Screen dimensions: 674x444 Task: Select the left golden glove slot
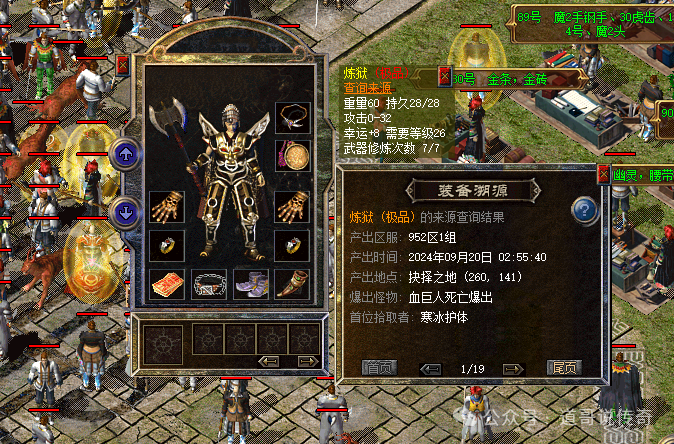(x=166, y=207)
